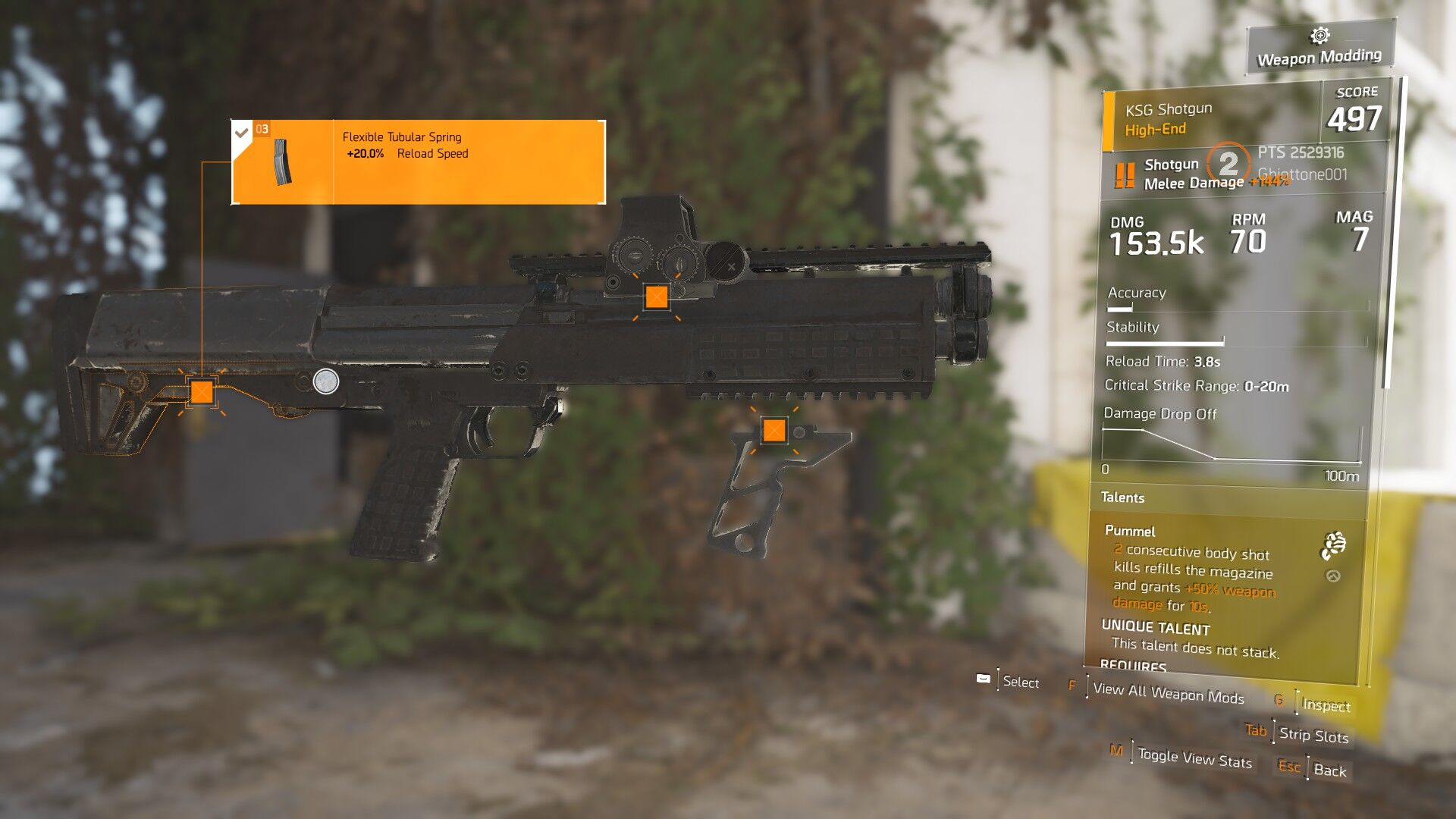Pick the magazine mod slot marker on the stock
The height and width of the screenshot is (819, 1456).
pos(202,392)
